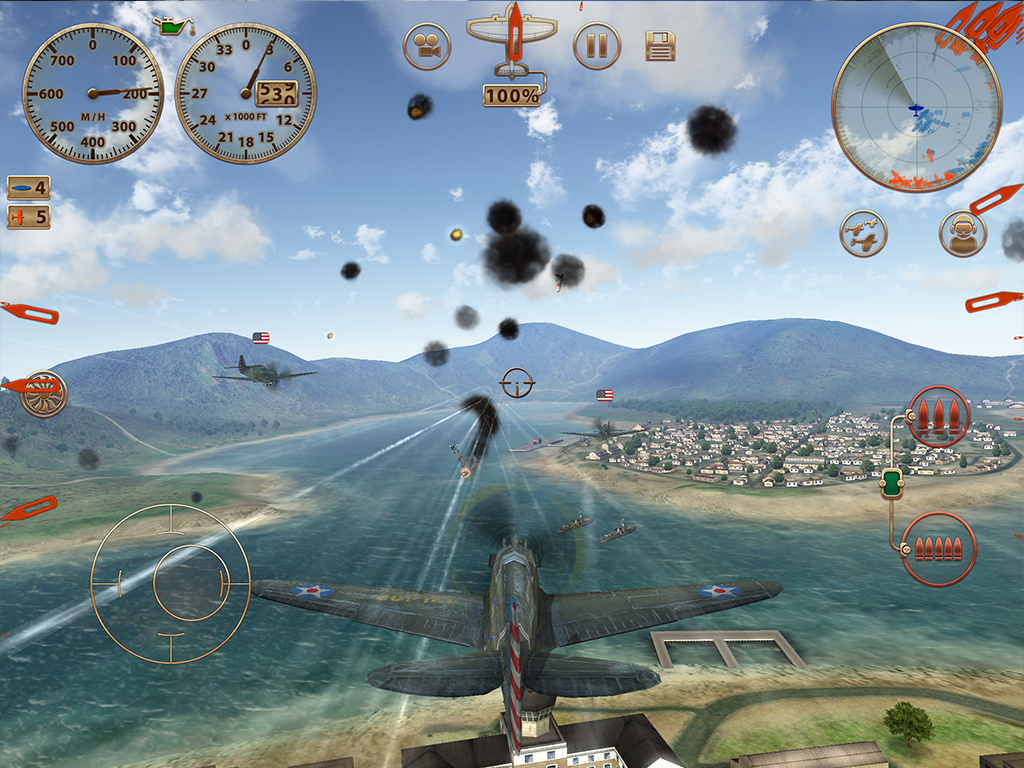1024x768 pixels.
Task: Select the bomb count indicator
Action: coord(28,187)
